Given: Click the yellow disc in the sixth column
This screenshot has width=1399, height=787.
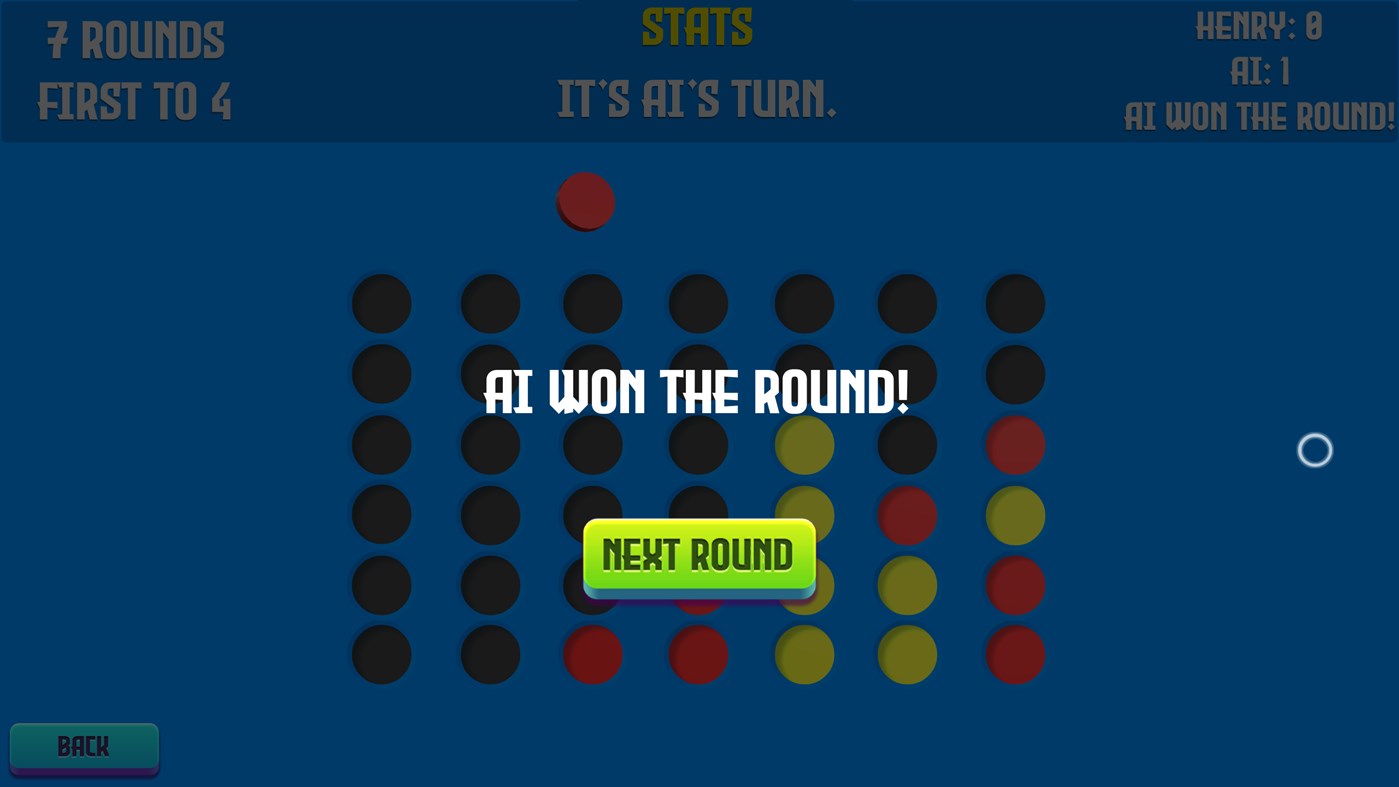Looking at the screenshot, I should pos(907,585).
